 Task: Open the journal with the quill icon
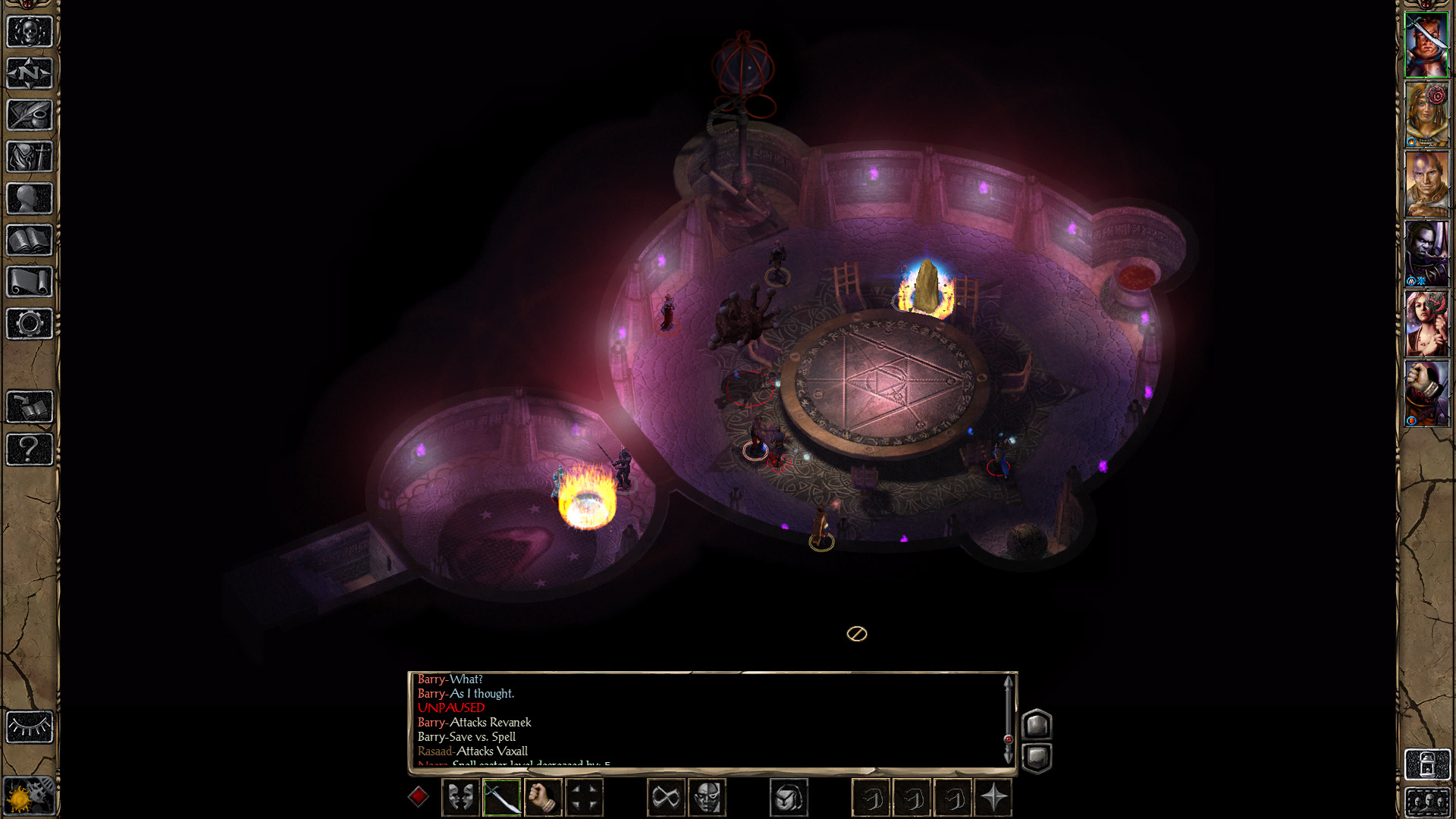coord(30,115)
